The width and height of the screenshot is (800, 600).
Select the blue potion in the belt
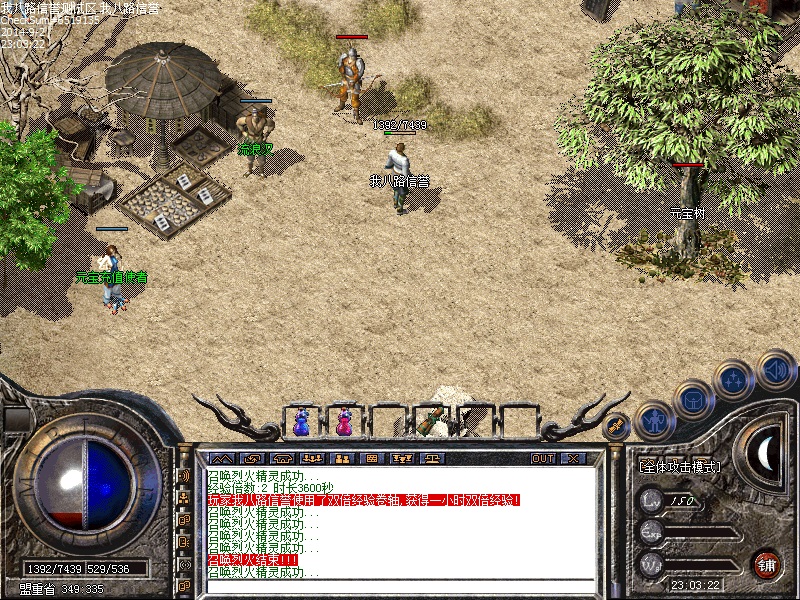tap(301, 422)
